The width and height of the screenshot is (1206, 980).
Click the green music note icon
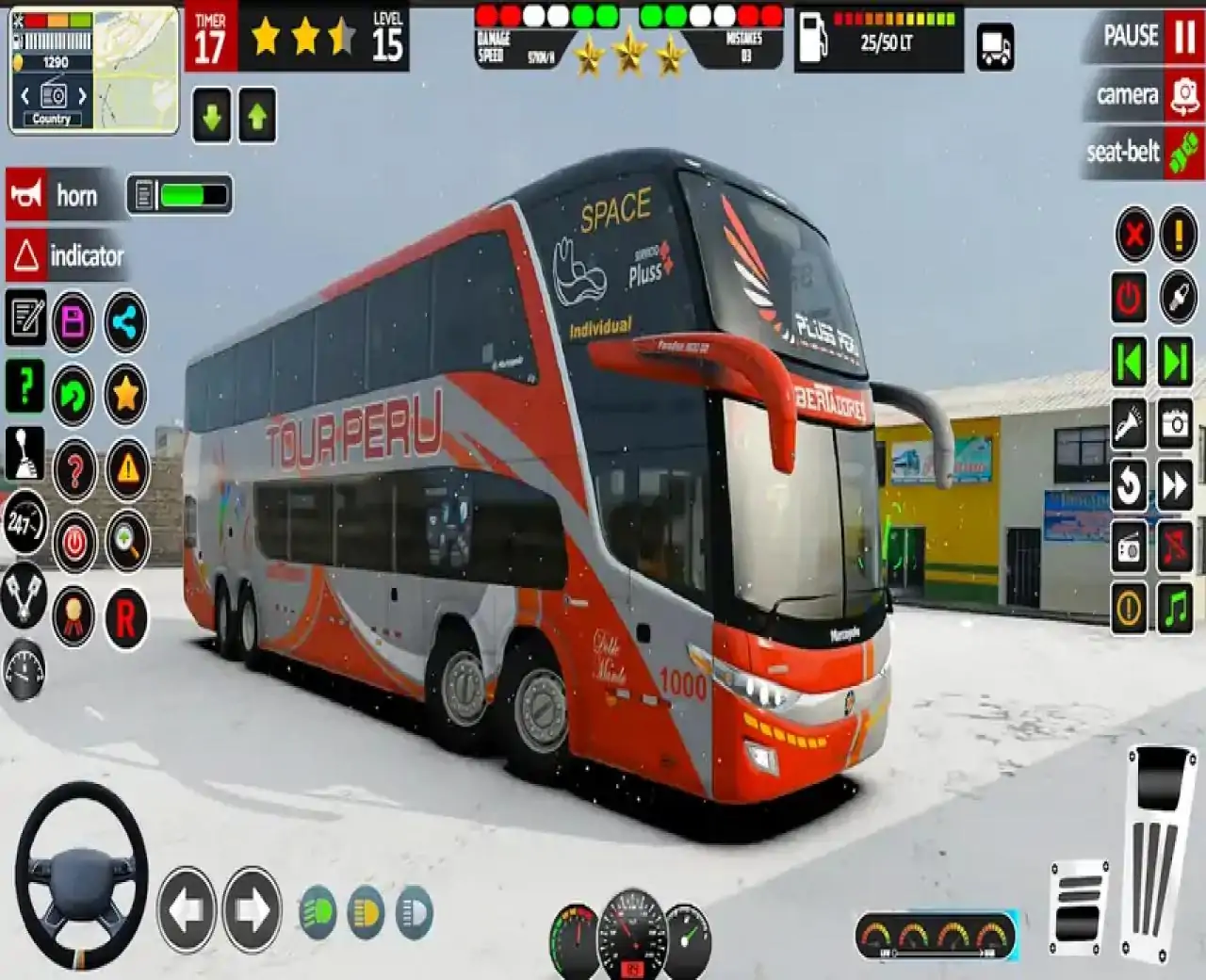tap(1175, 609)
